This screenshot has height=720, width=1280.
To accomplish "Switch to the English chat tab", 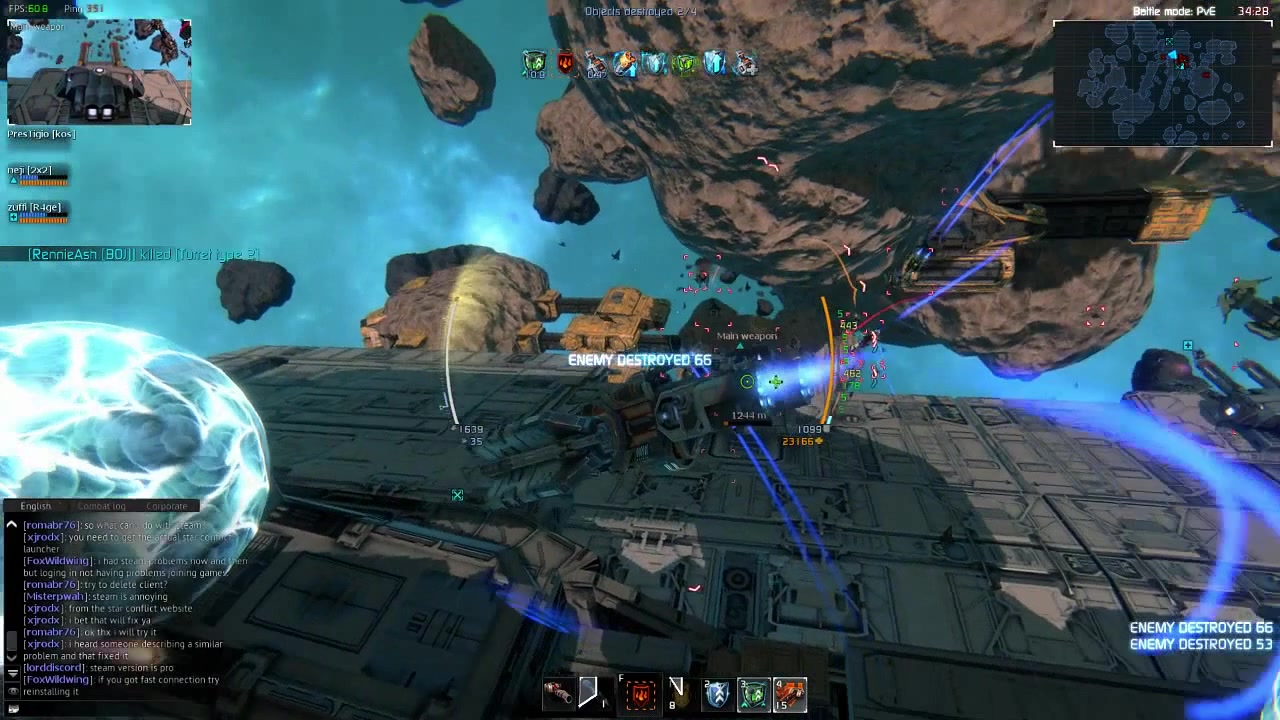I will click(36, 506).
